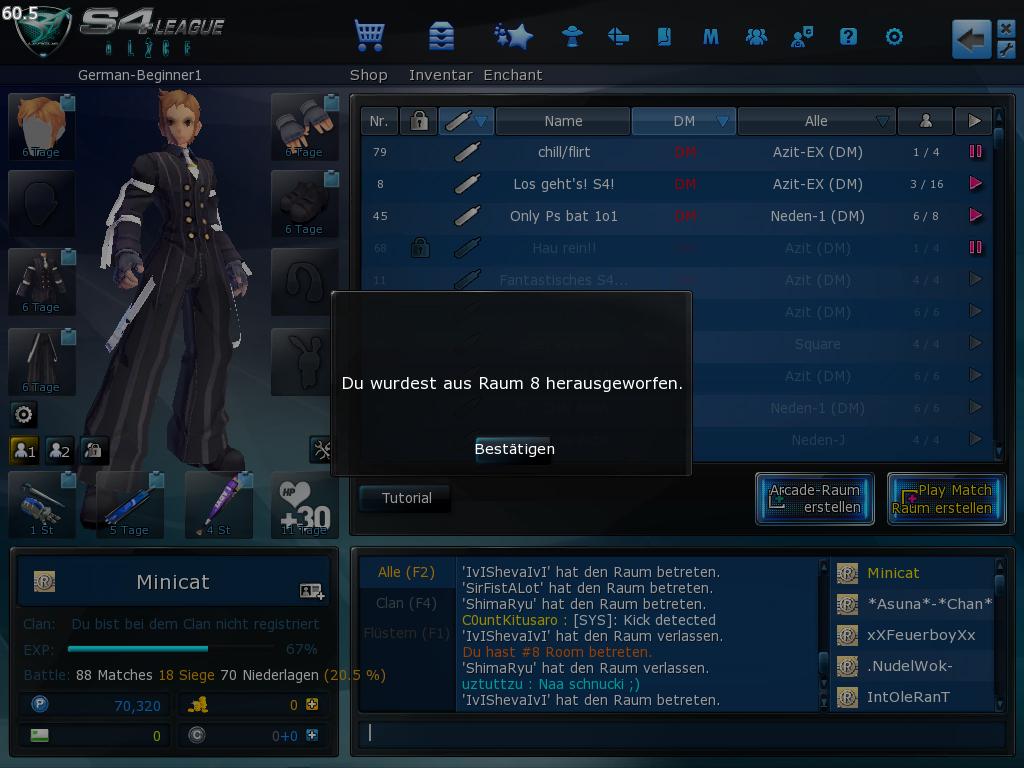This screenshot has width=1024, height=768.
Task: Click the back arrow button
Action: coord(969,39)
